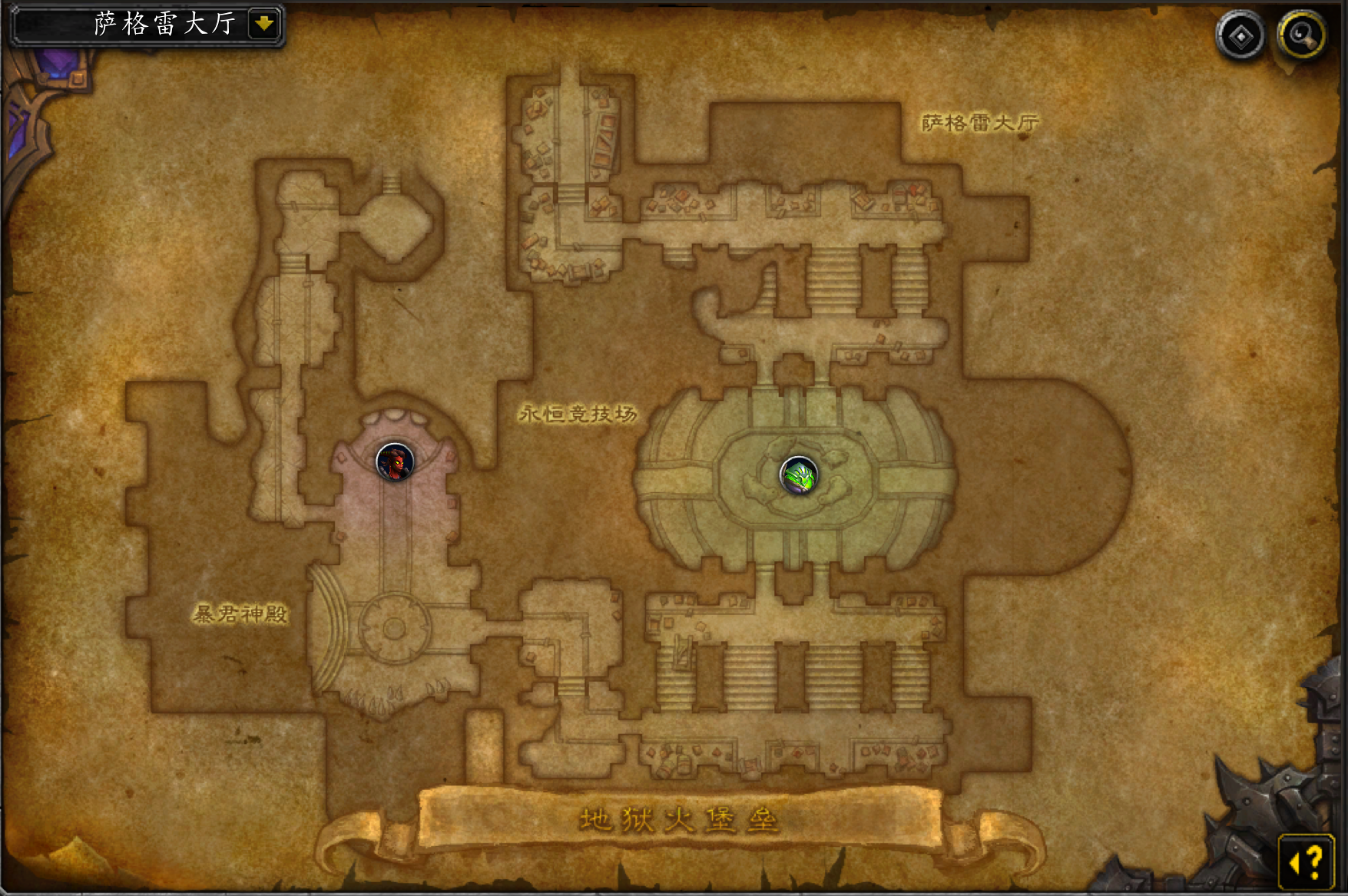1348x896 pixels.
Task: Select the green boss marker in 永恒竞技场
Action: (799, 475)
